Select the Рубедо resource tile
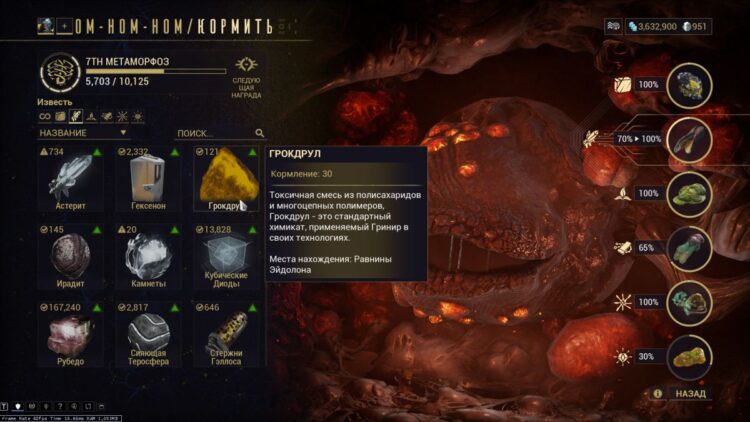The width and height of the screenshot is (750, 422). click(x=70, y=335)
